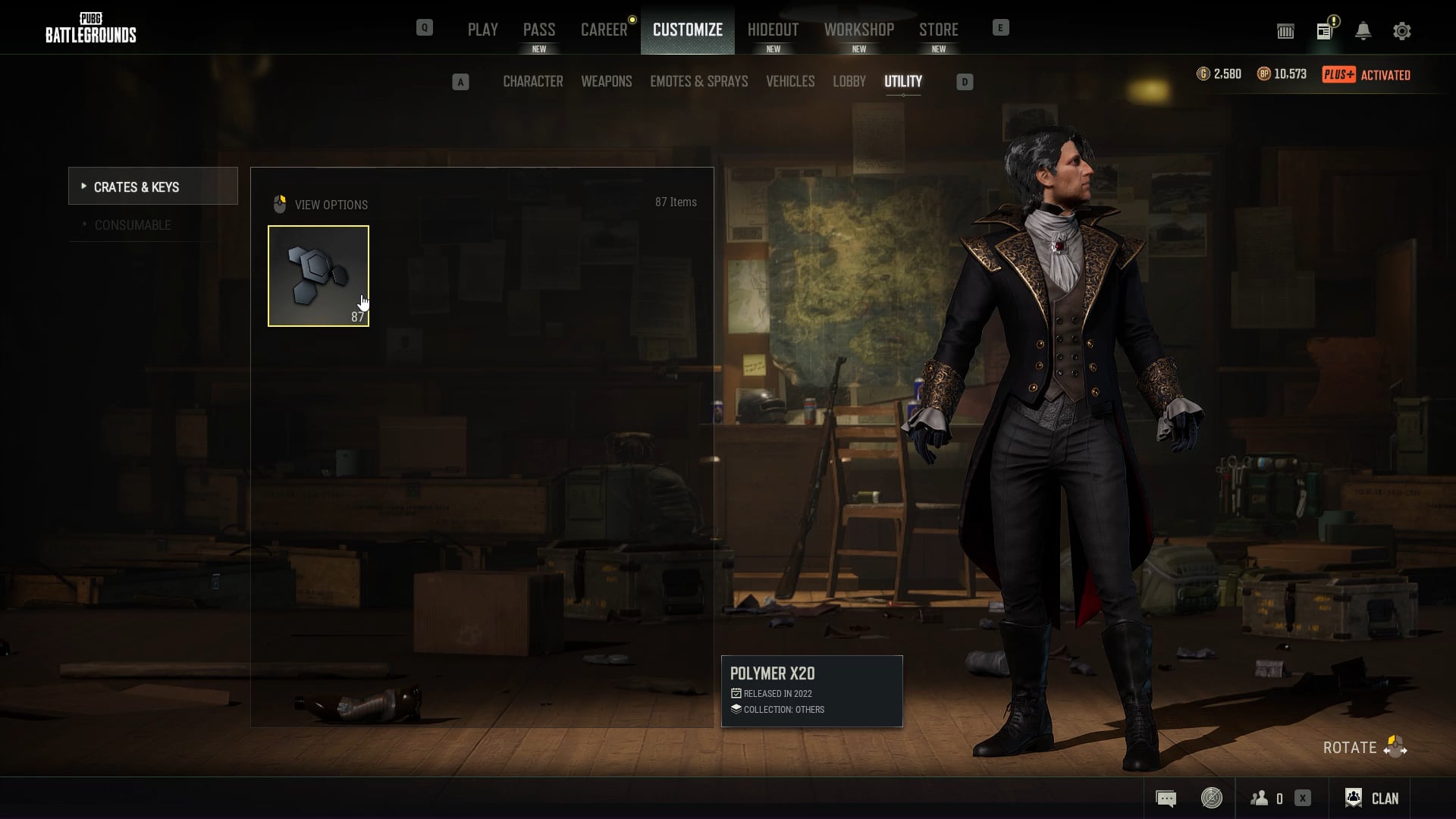The width and height of the screenshot is (1456, 819).
Task: Go to the Hideout tab
Action: coord(773,30)
